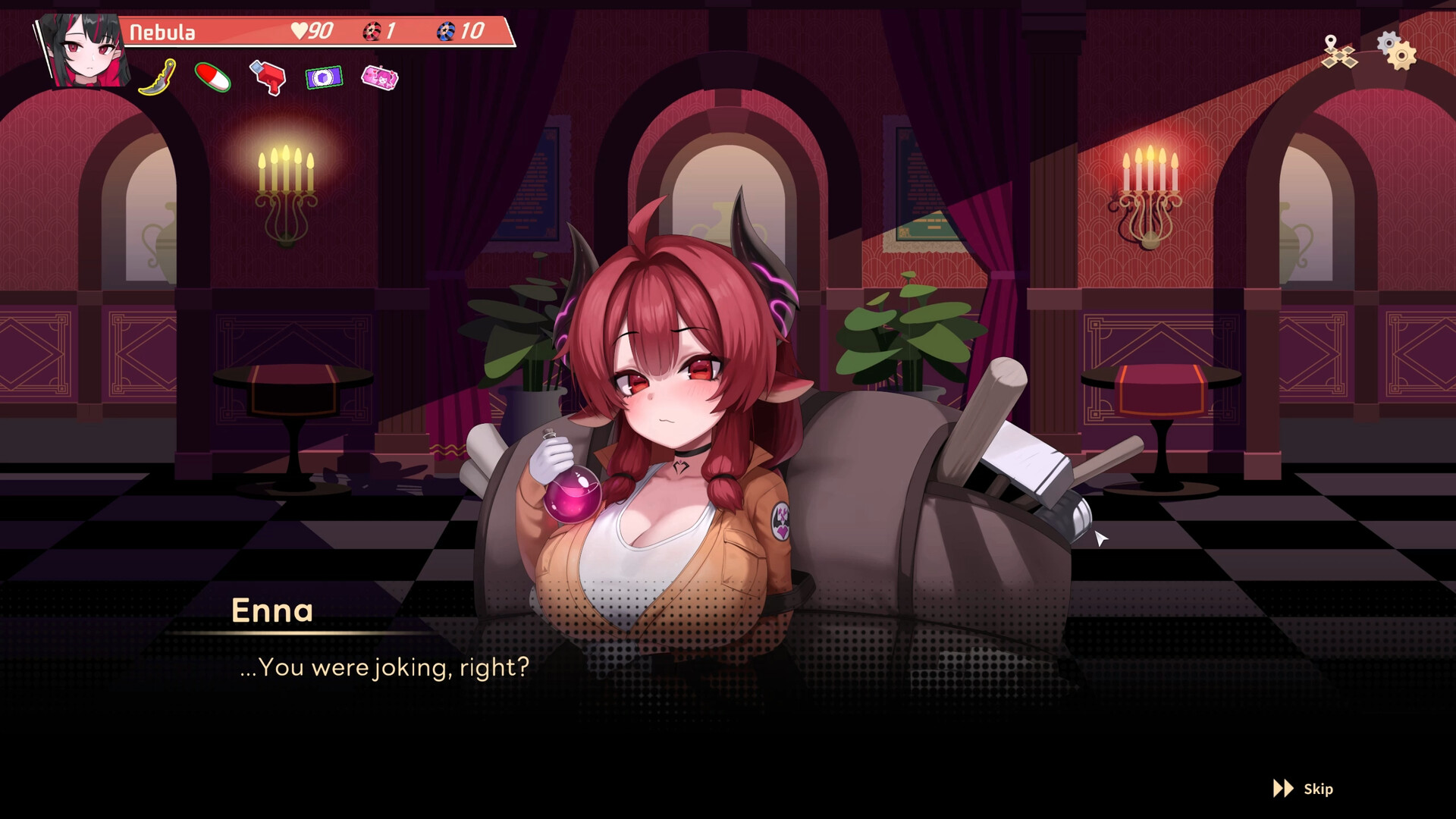Click Nebula's character portrait

tap(83, 51)
